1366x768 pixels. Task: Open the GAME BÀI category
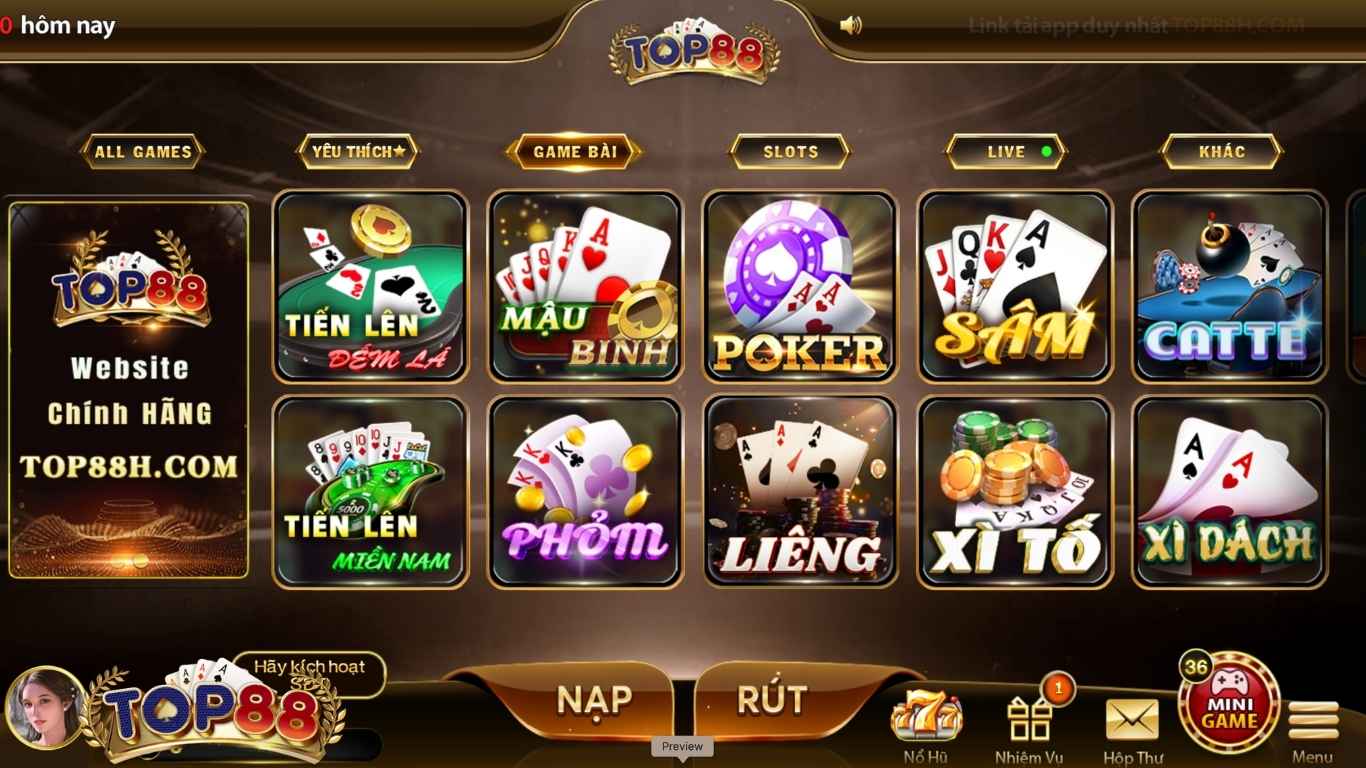(x=573, y=152)
